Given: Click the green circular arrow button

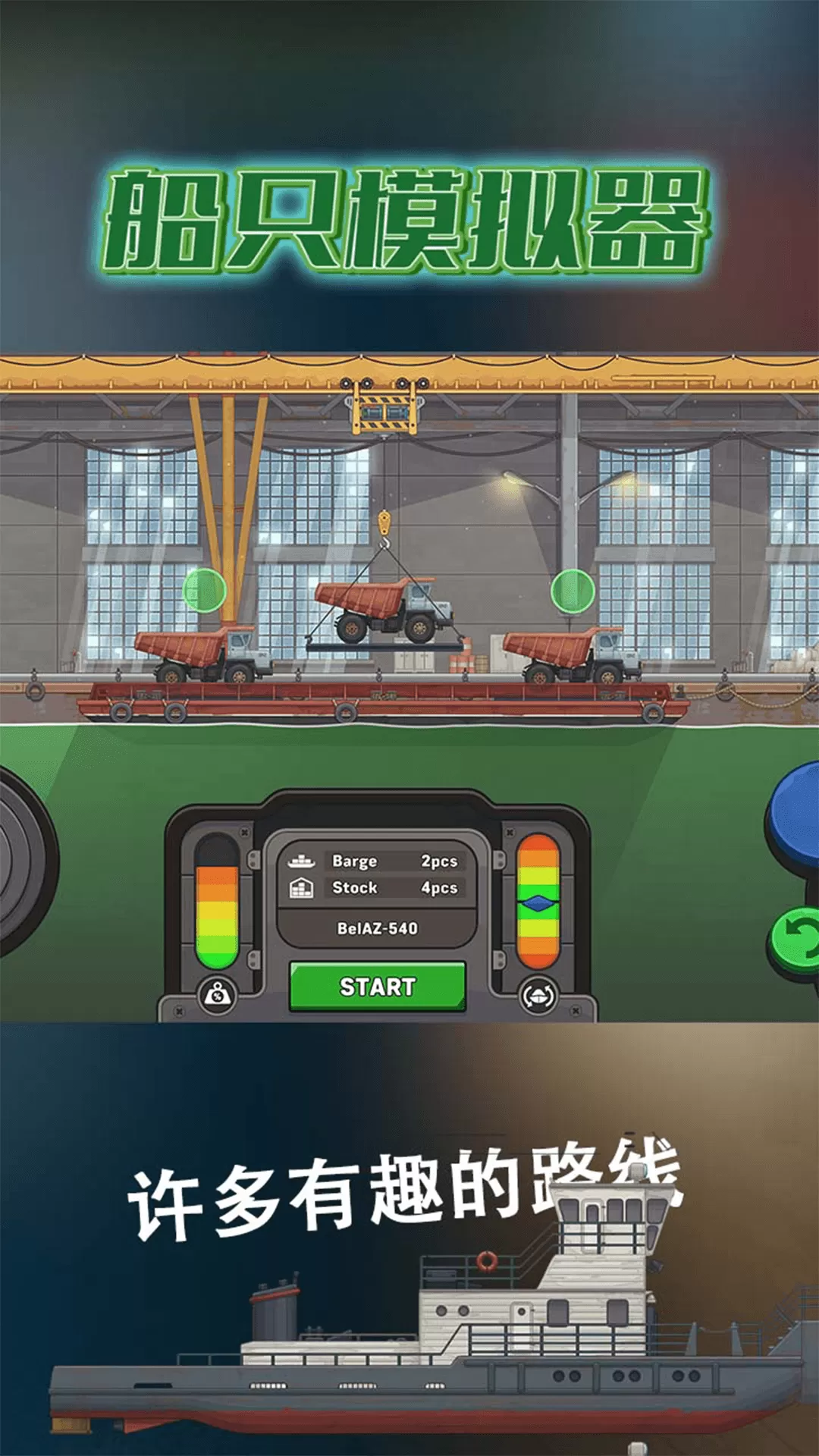Looking at the screenshot, I should (x=796, y=941).
